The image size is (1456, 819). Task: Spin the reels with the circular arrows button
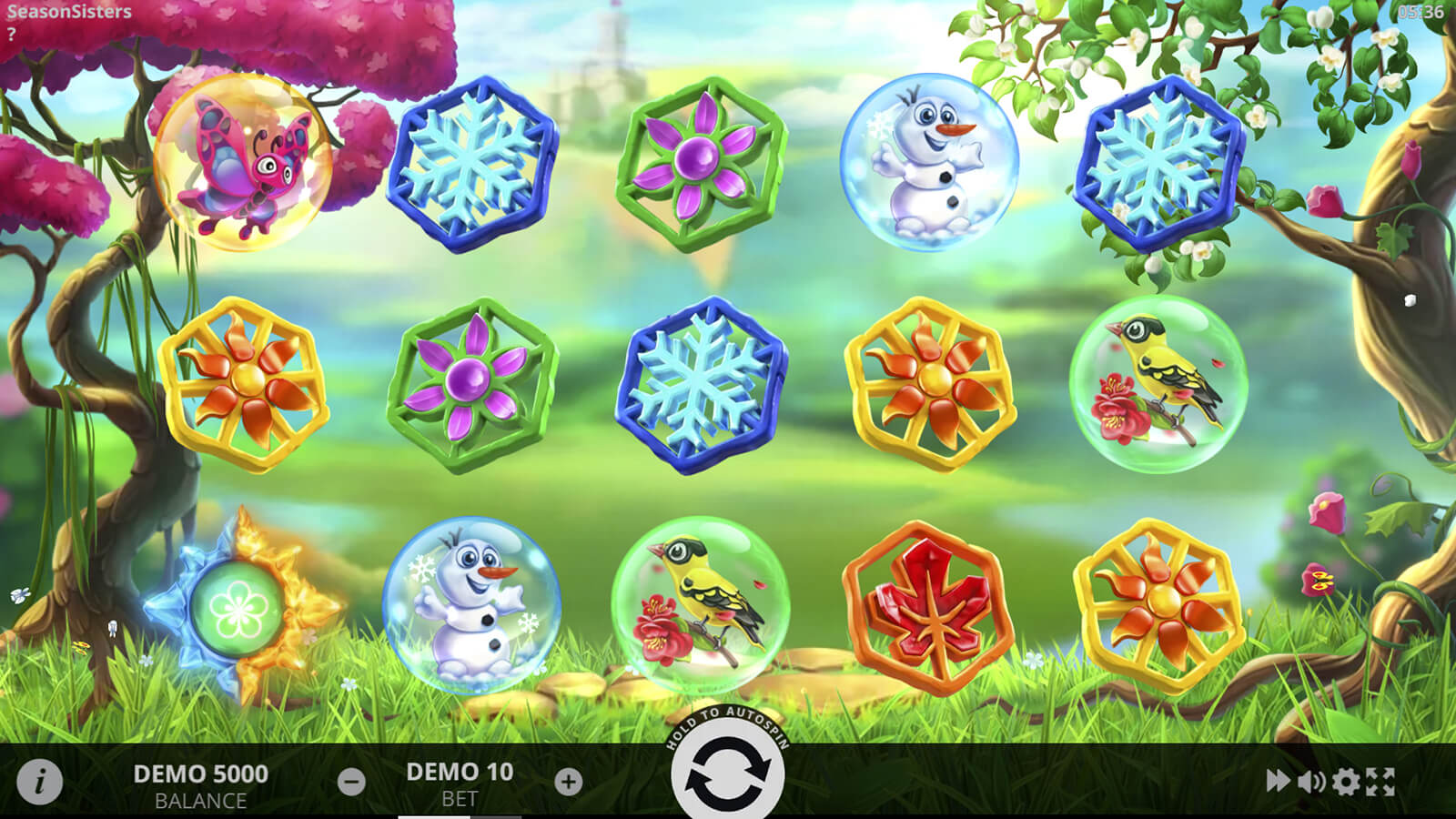727,774
